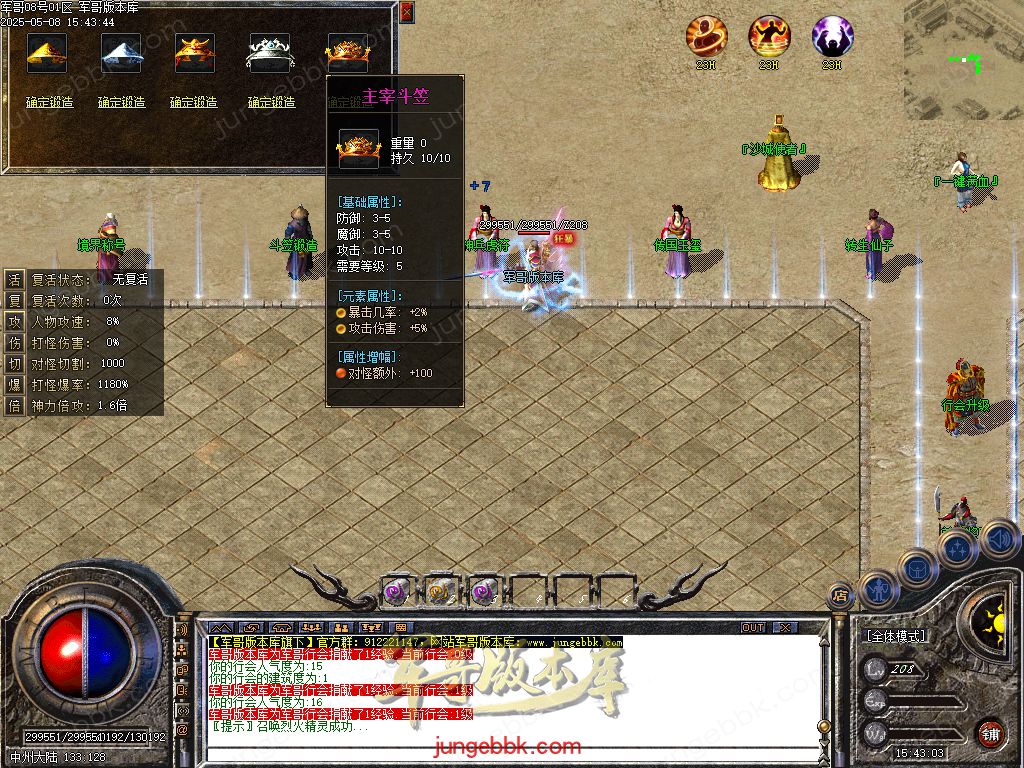The width and height of the screenshot is (1024, 768).
Task: Select the red-gold horned helmet icon
Action: click(x=195, y=54)
